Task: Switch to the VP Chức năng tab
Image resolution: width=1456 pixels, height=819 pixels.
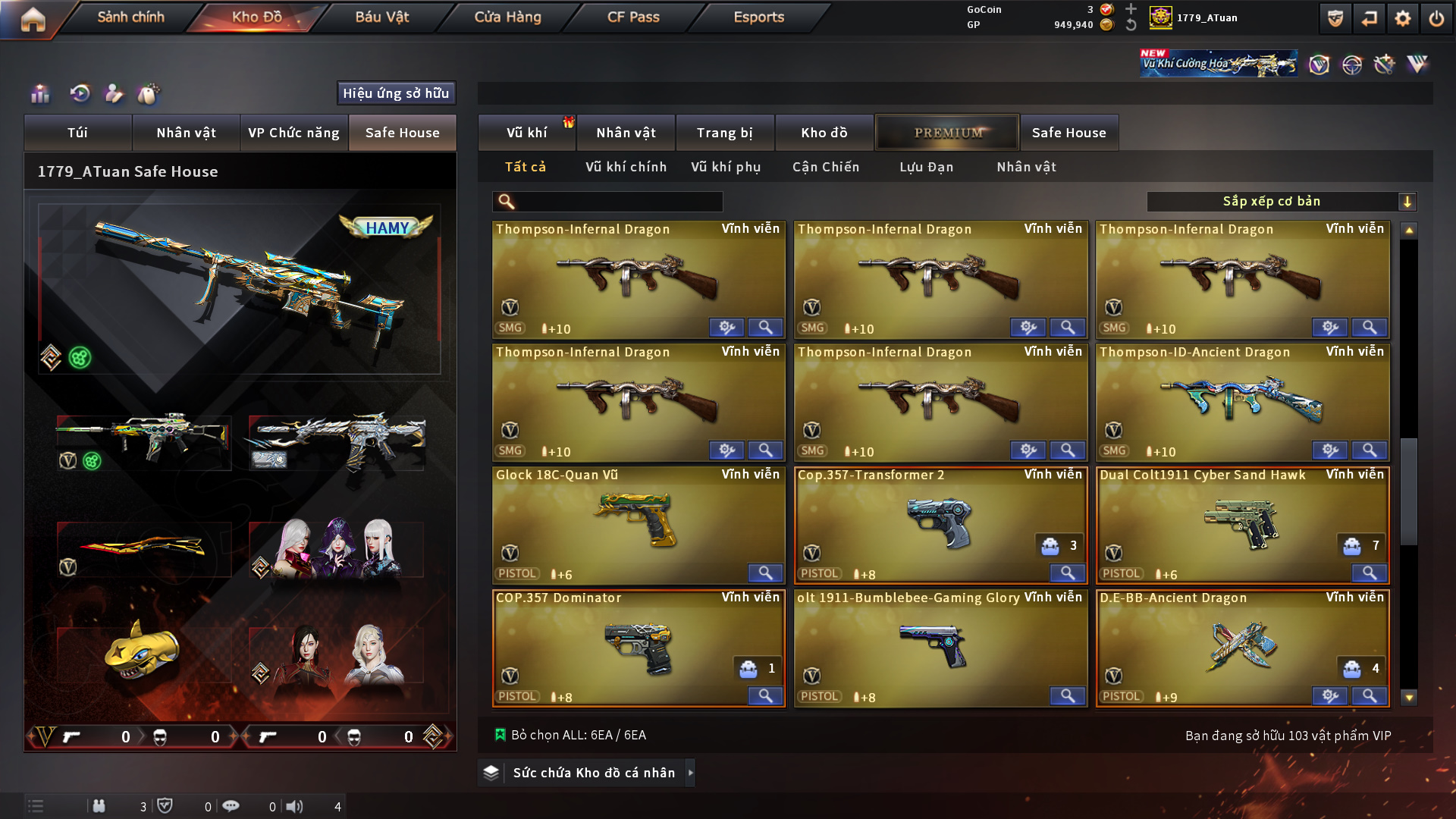Action: (x=293, y=133)
